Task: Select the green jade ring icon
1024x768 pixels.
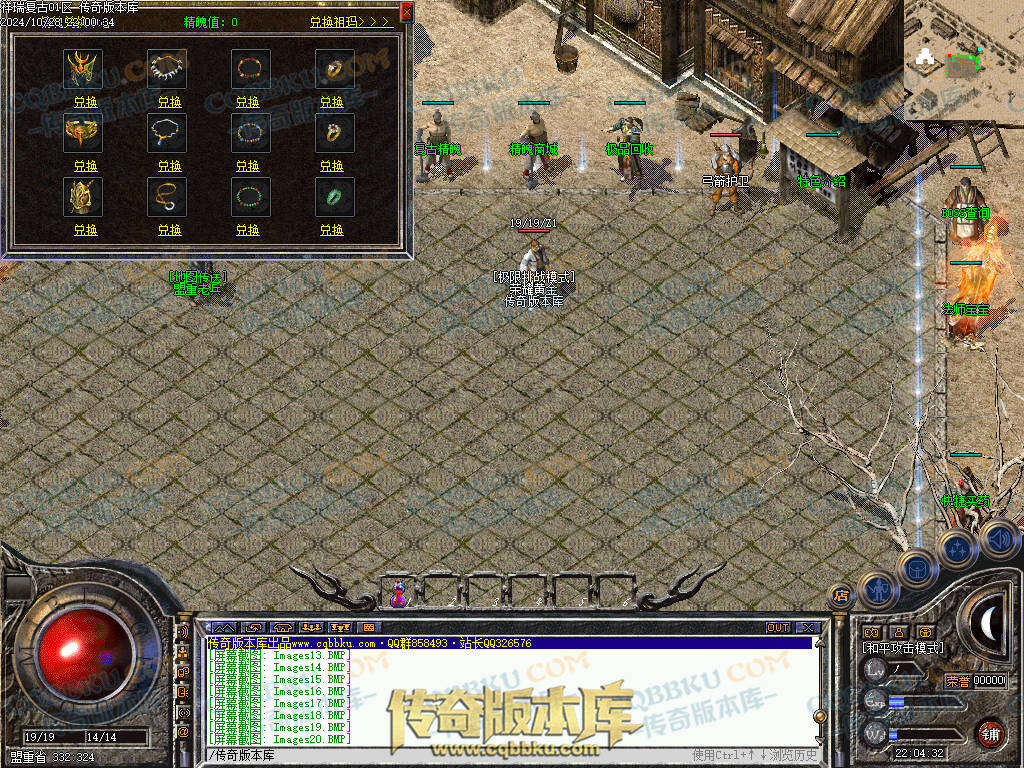Action: coord(331,196)
